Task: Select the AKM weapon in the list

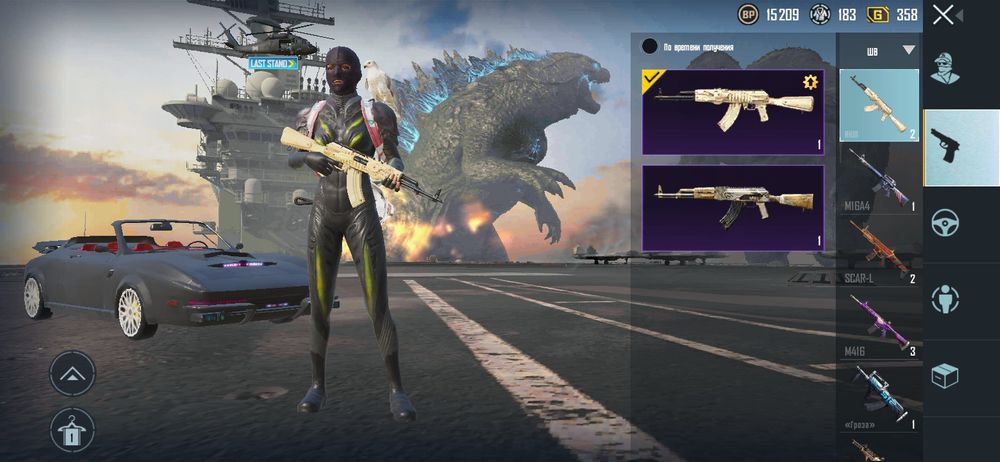Action: [879, 104]
